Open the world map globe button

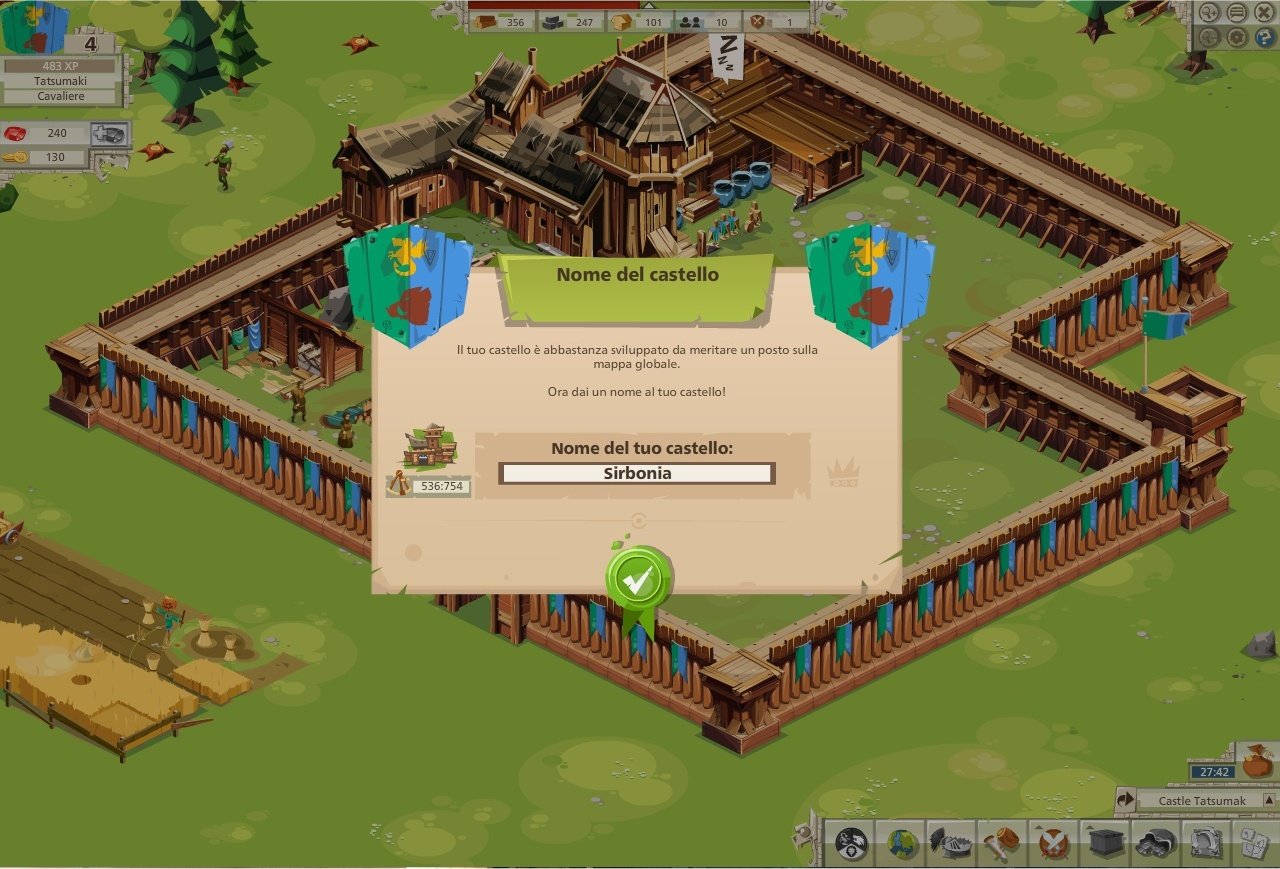coord(902,843)
